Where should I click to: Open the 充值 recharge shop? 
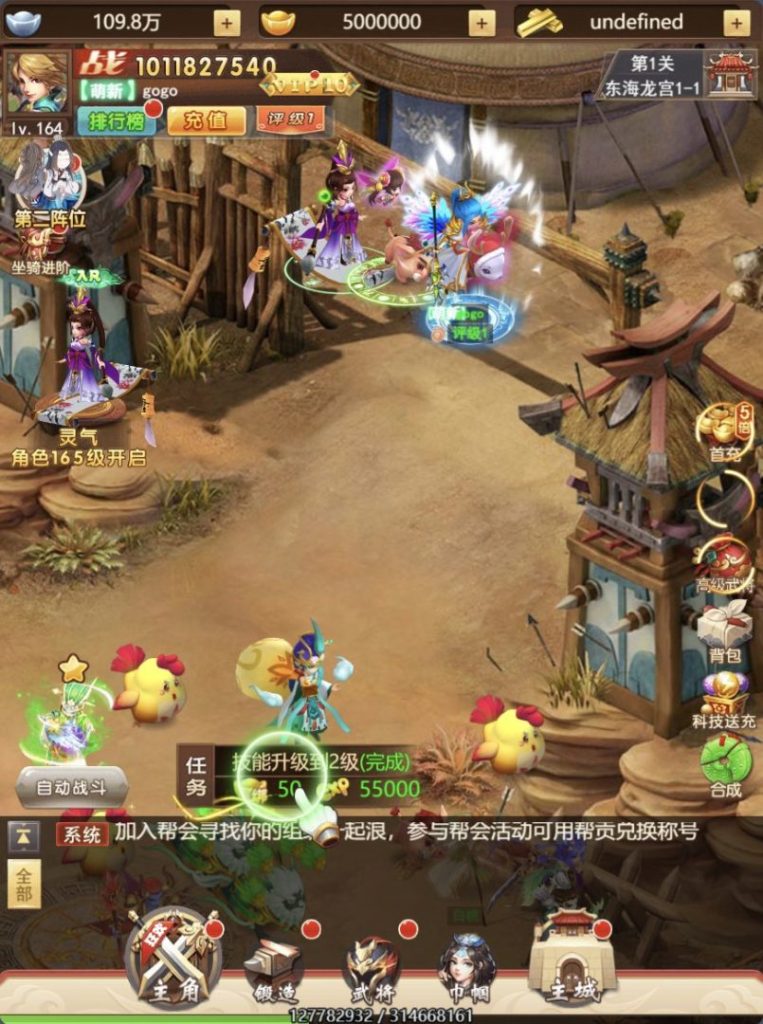coord(205,121)
